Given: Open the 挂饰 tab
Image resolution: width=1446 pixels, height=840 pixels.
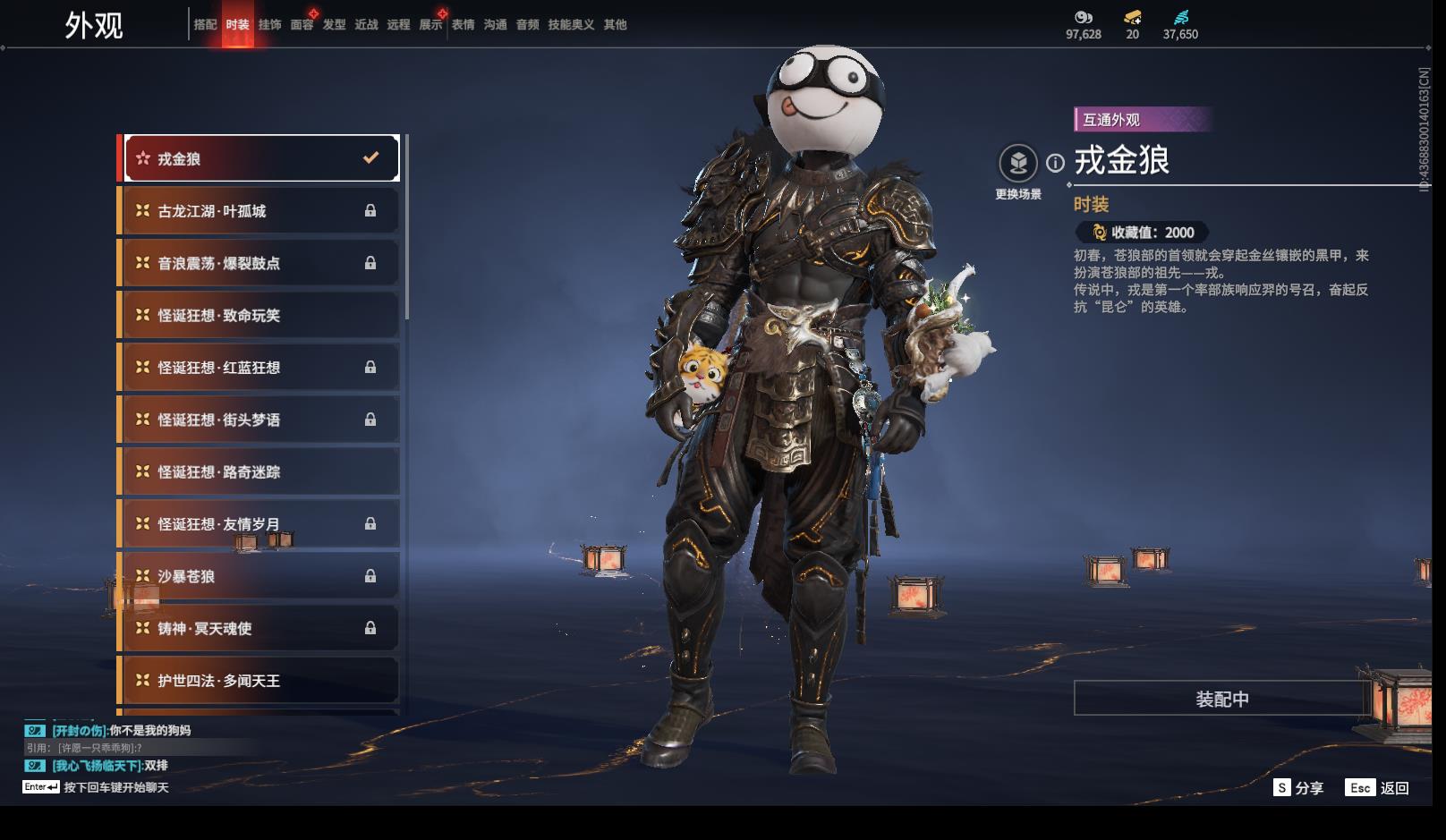Looking at the screenshot, I should (x=269, y=25).
